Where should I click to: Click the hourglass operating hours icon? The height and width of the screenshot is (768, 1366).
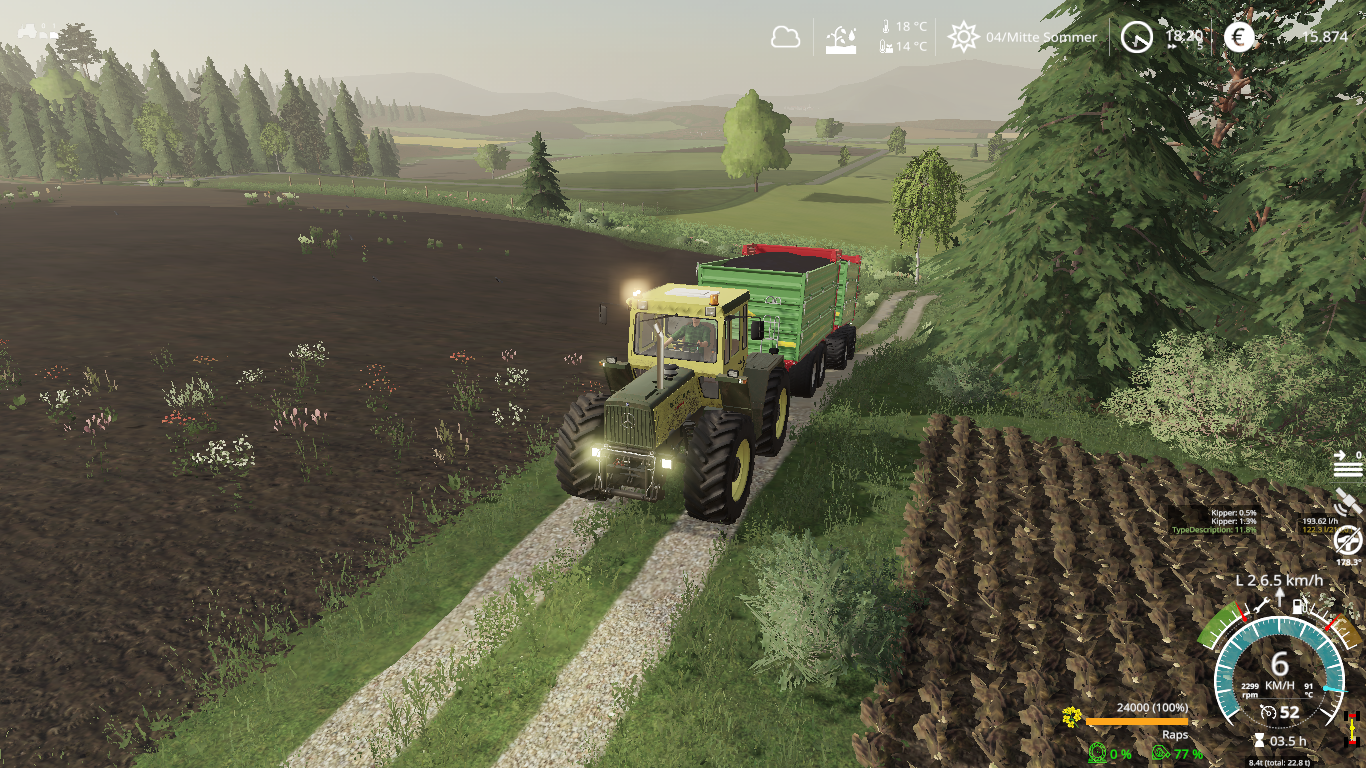pyautogui.click(x=1258, y=741)
